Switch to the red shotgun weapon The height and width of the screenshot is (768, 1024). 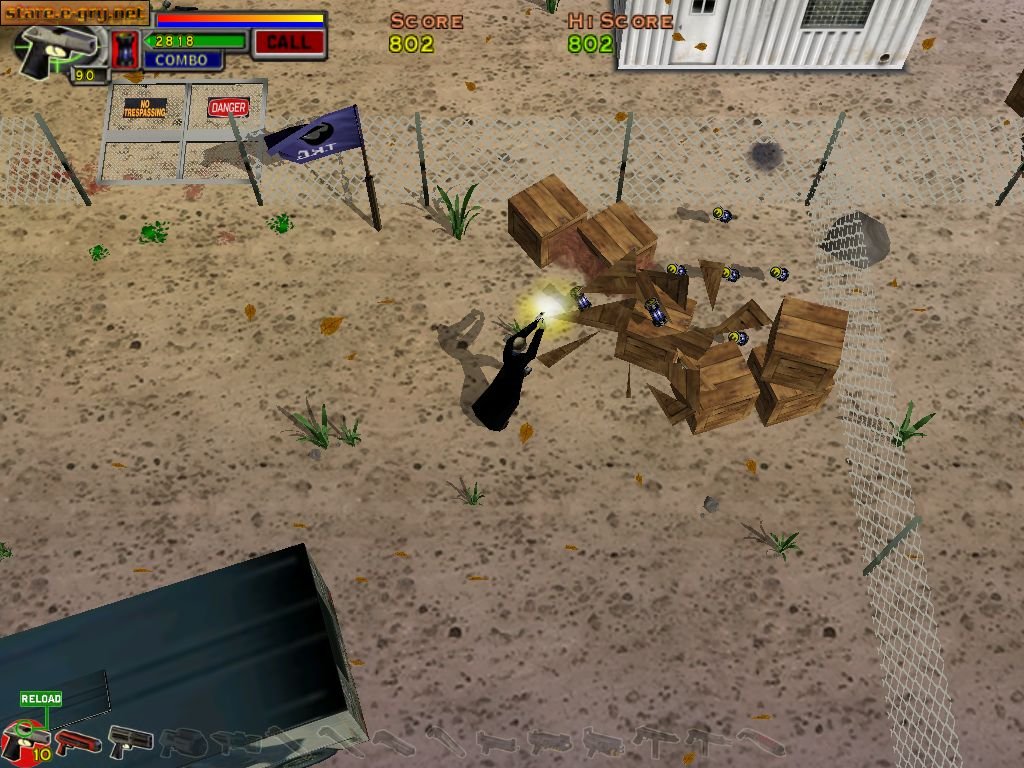(78, 743)
